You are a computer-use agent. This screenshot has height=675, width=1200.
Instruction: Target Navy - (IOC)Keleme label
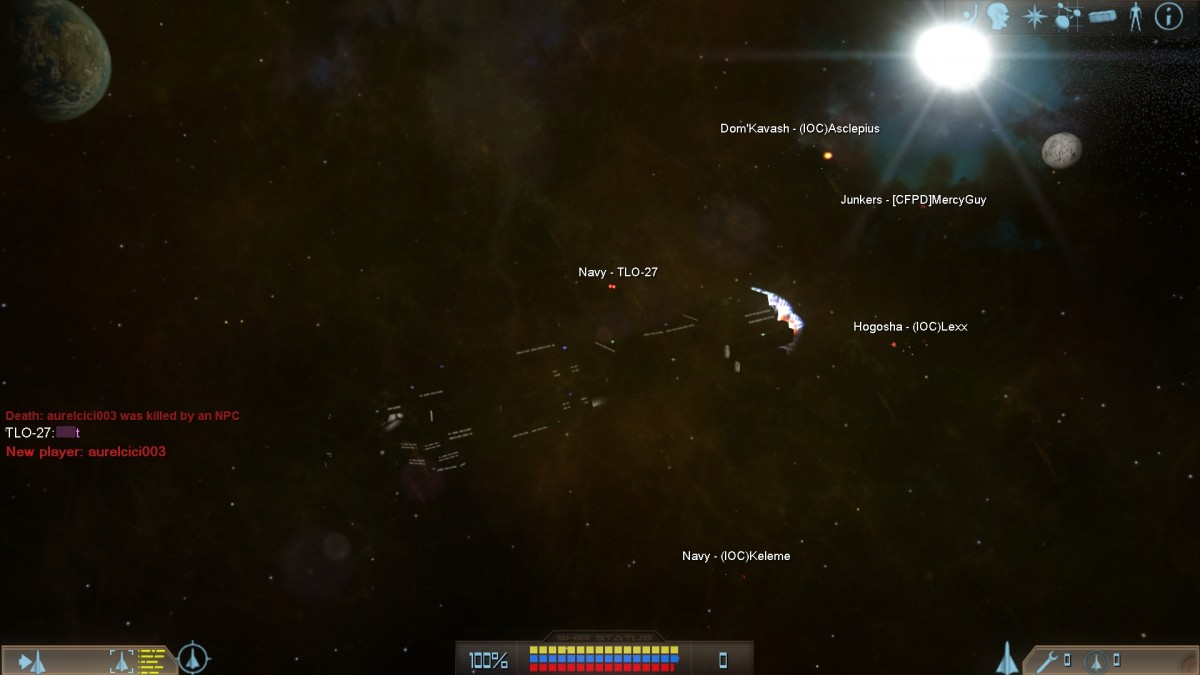click(736, 556)
